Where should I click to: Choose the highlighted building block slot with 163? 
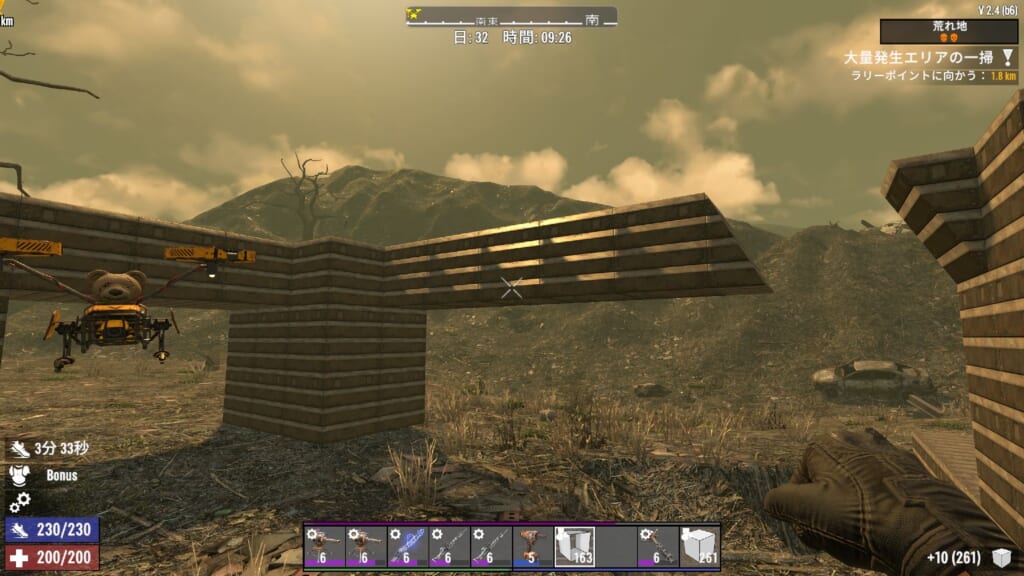(575, 546)
